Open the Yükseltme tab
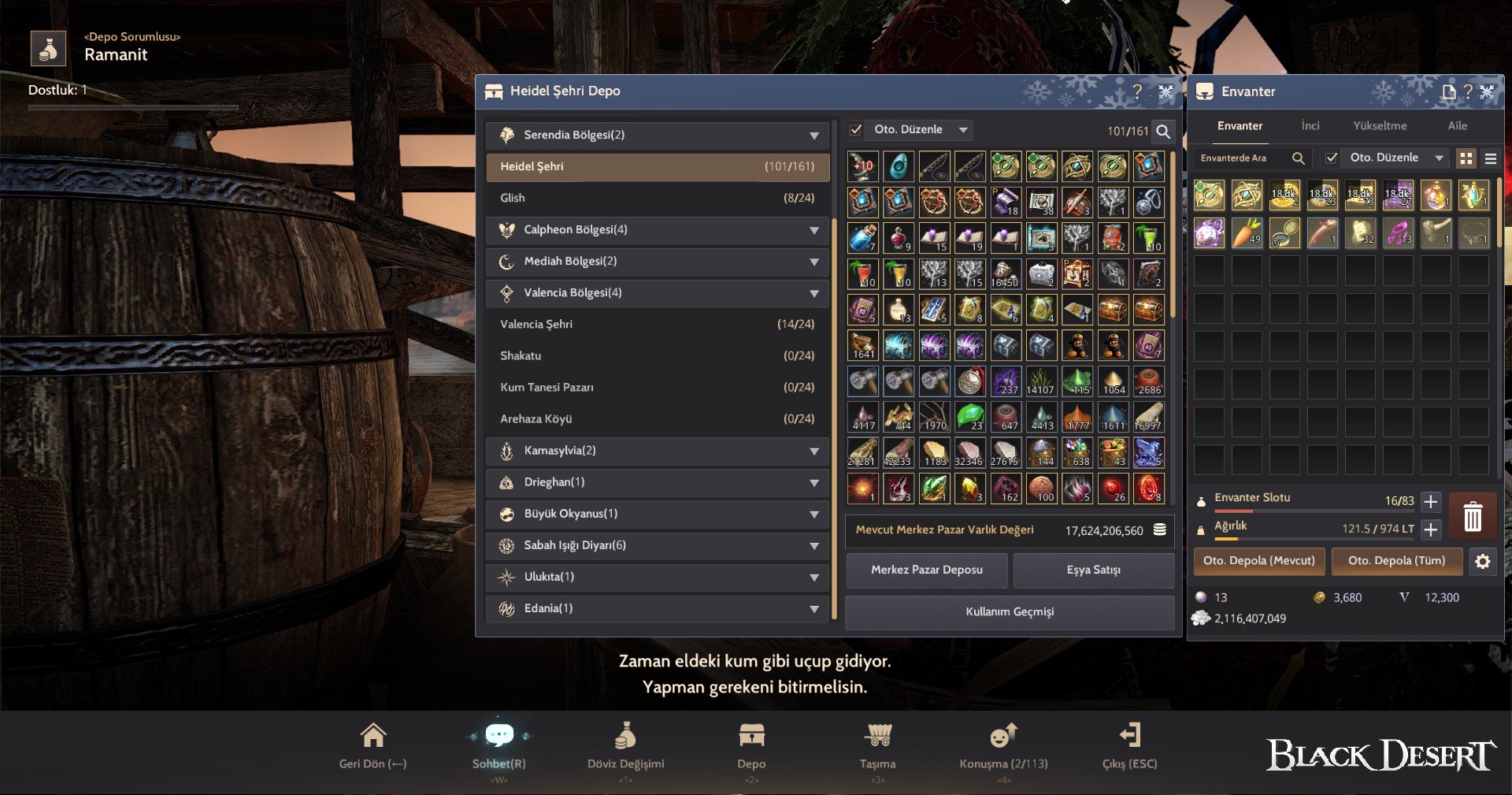The image size is (1512, 795). [x=1380, y=125]
